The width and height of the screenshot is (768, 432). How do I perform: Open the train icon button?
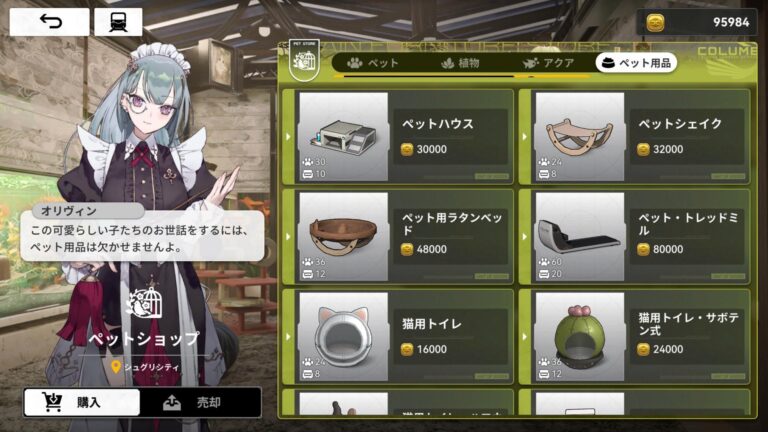pyautogui.click(x=117, y=22)
